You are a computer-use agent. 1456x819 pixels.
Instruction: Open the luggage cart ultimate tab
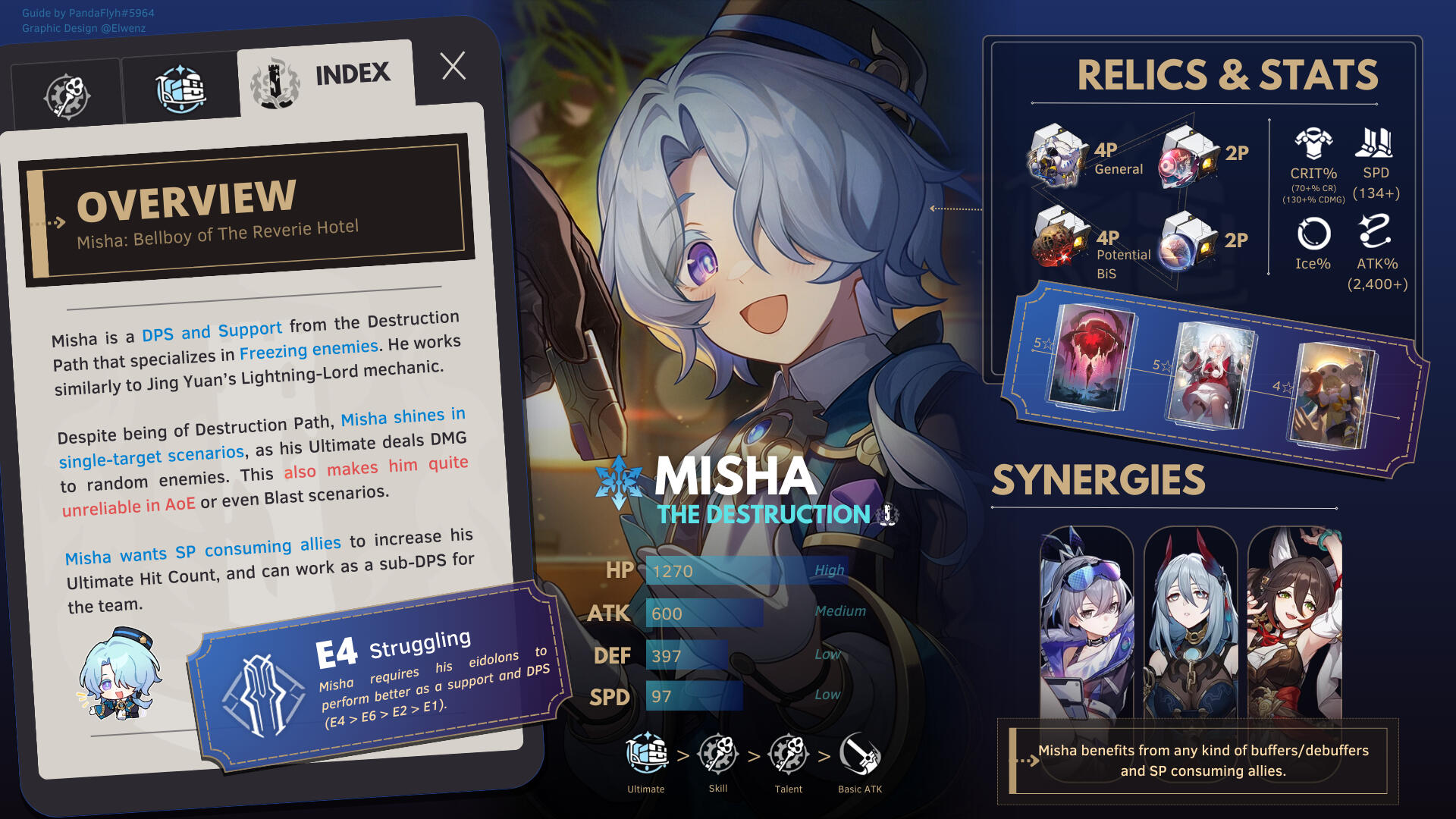pos(180,90)
